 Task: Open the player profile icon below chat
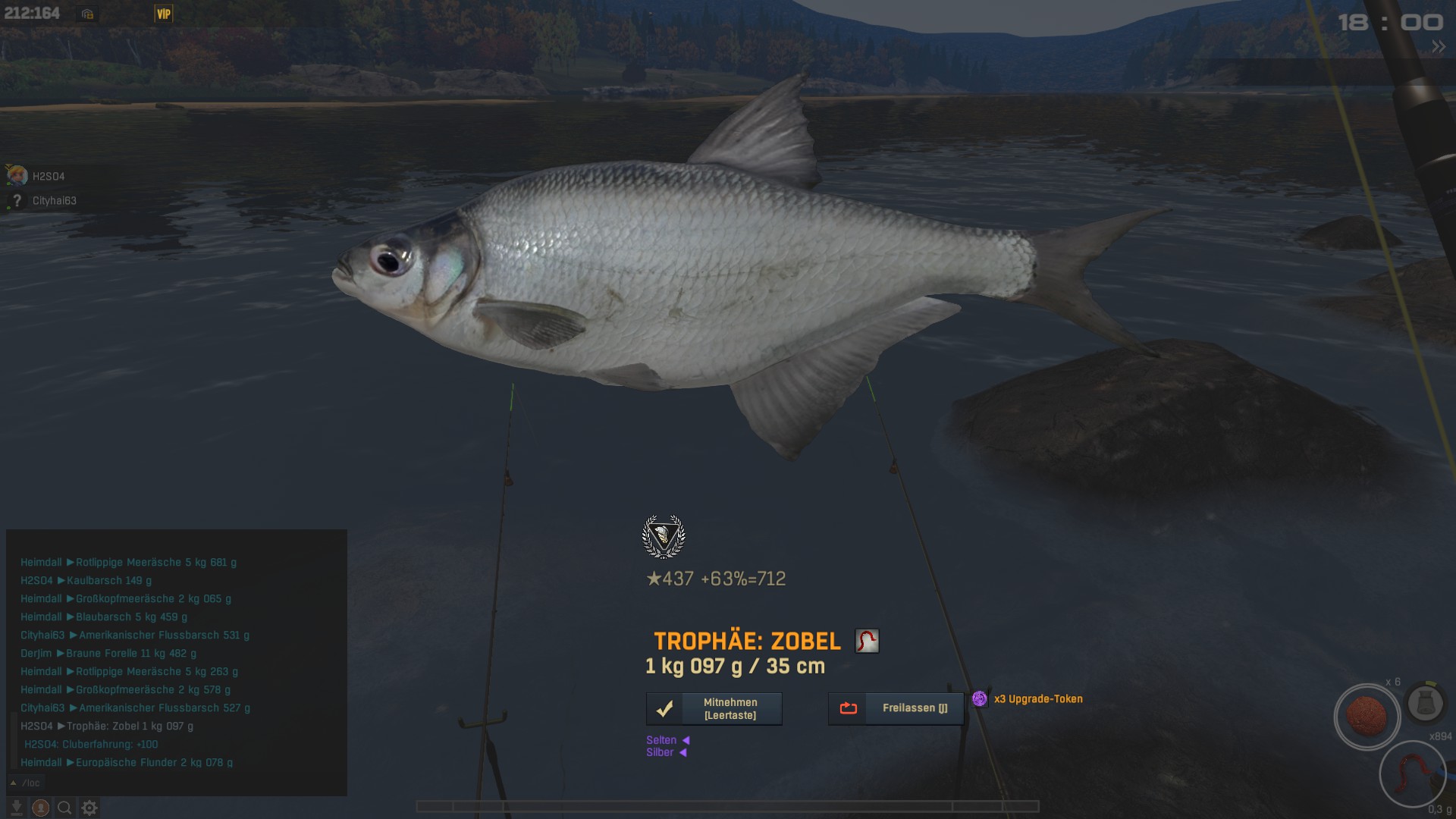(x=41, y=808)
